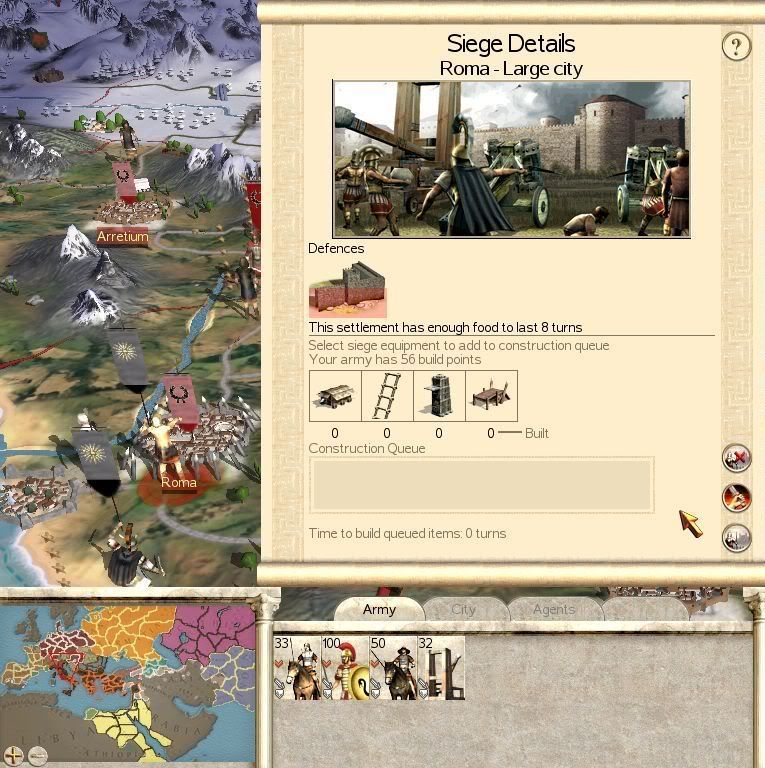Queue siege ladders for construction
765x768 pixels.
pyautogui.click(x=387, y=396)
